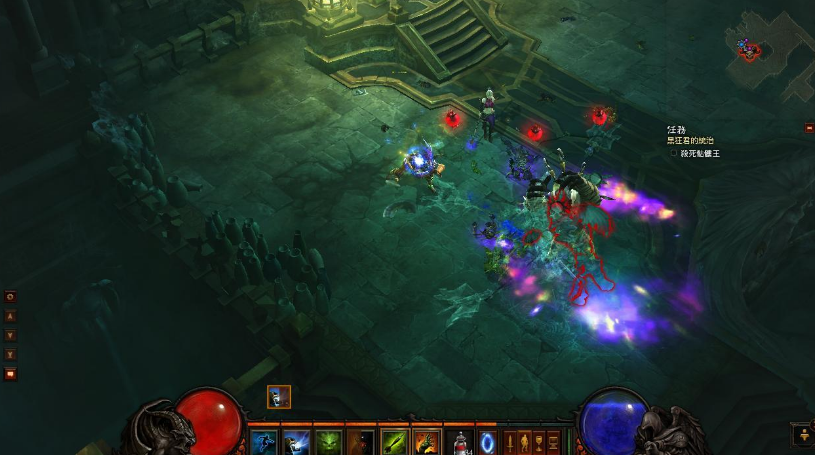The width and height of the screenshot is (815, 455).
Task: Click the chat scroll-up arrow button
Action: [x=10, y=316]
